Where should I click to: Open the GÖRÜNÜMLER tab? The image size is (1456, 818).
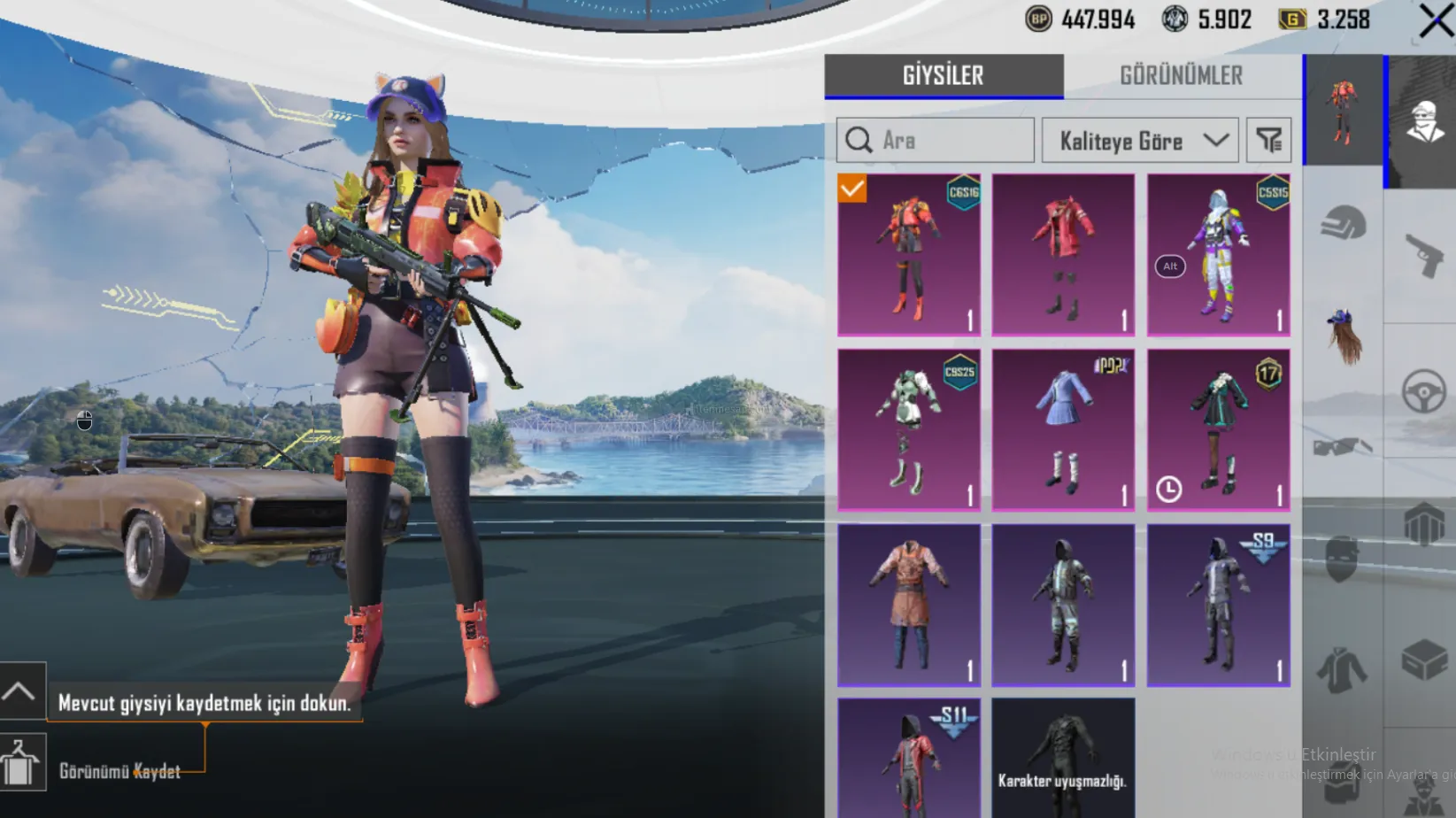[1182, 76]
